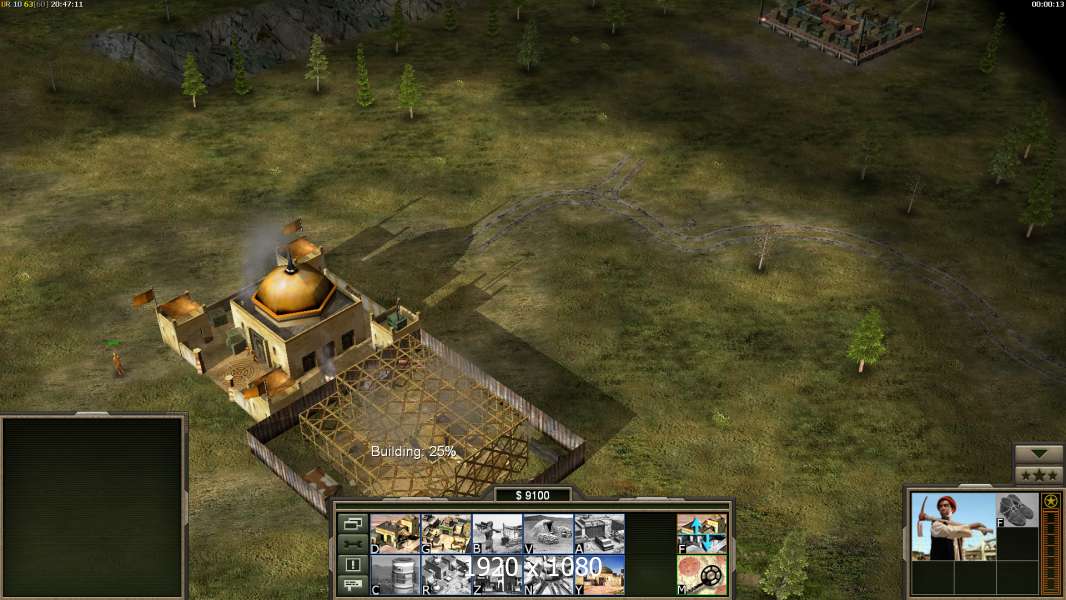Choose the compound build icon labeled G

point(446,533)
